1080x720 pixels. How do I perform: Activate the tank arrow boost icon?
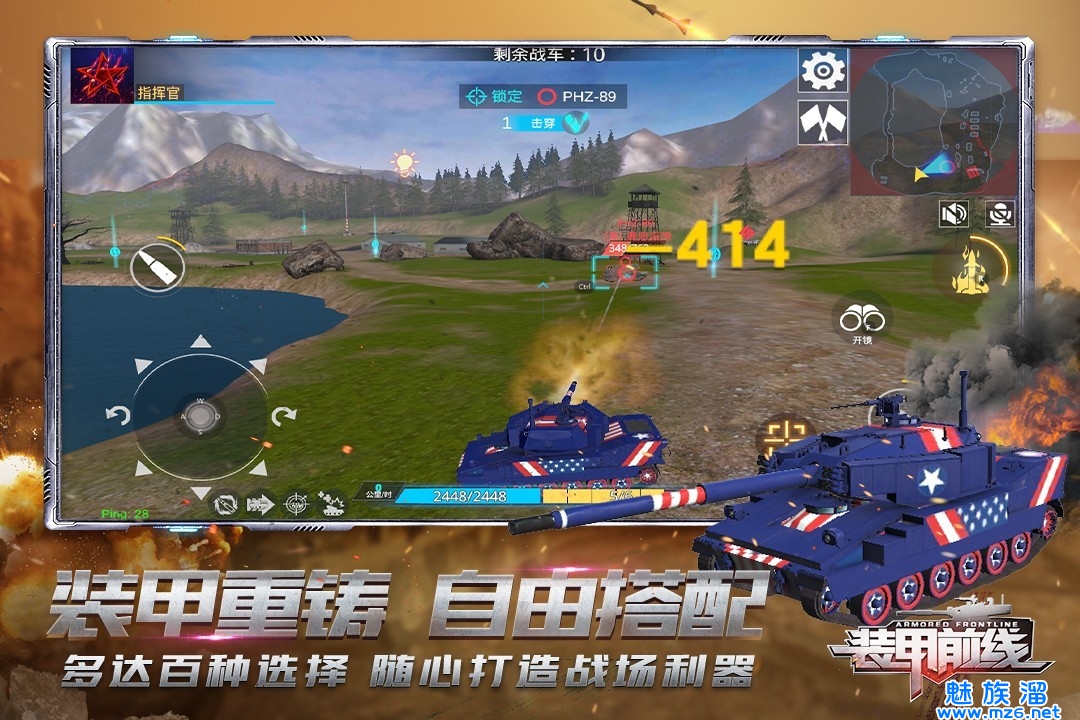[260, 503]
